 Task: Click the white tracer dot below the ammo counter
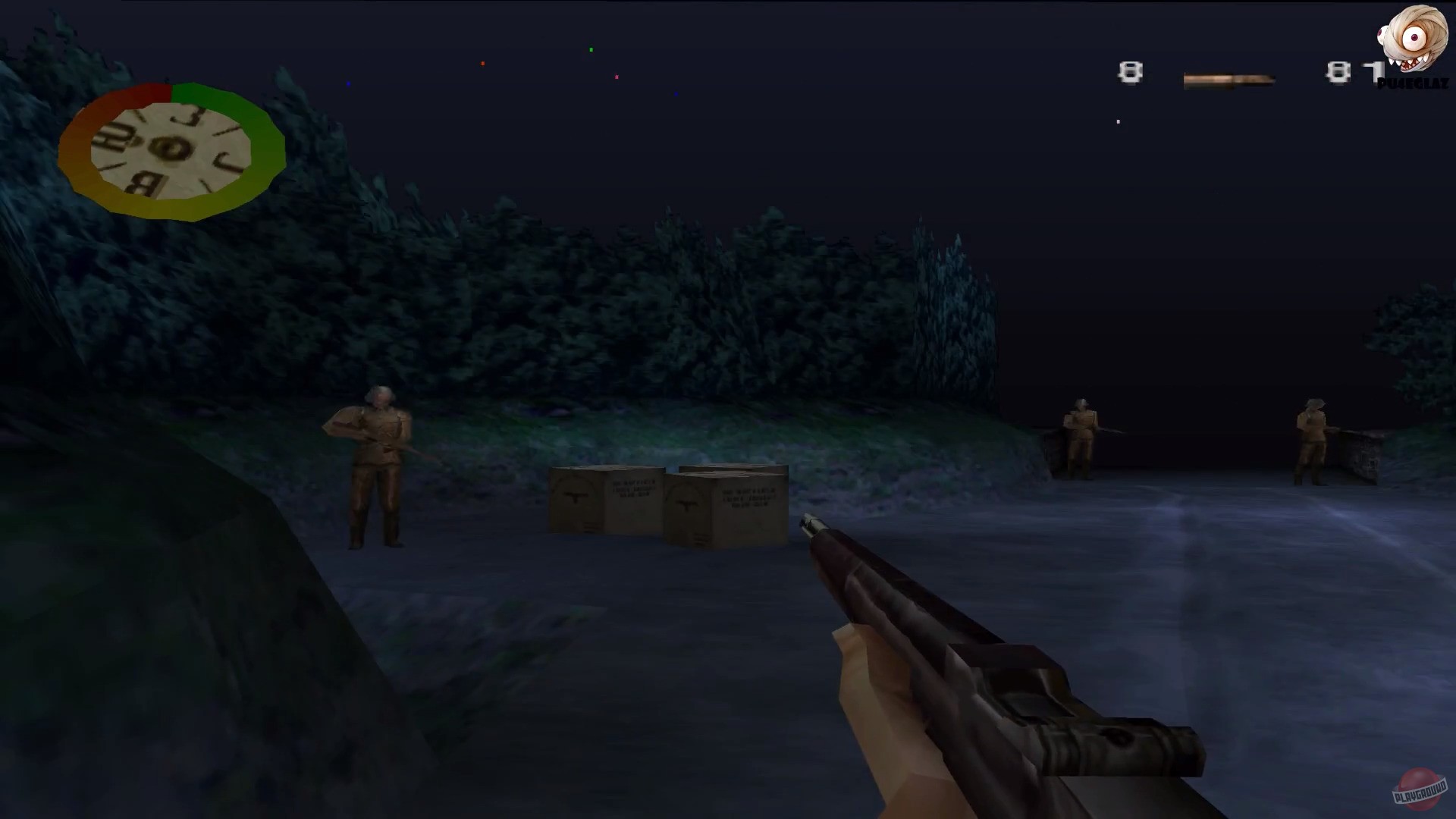tap(1118, 121)
